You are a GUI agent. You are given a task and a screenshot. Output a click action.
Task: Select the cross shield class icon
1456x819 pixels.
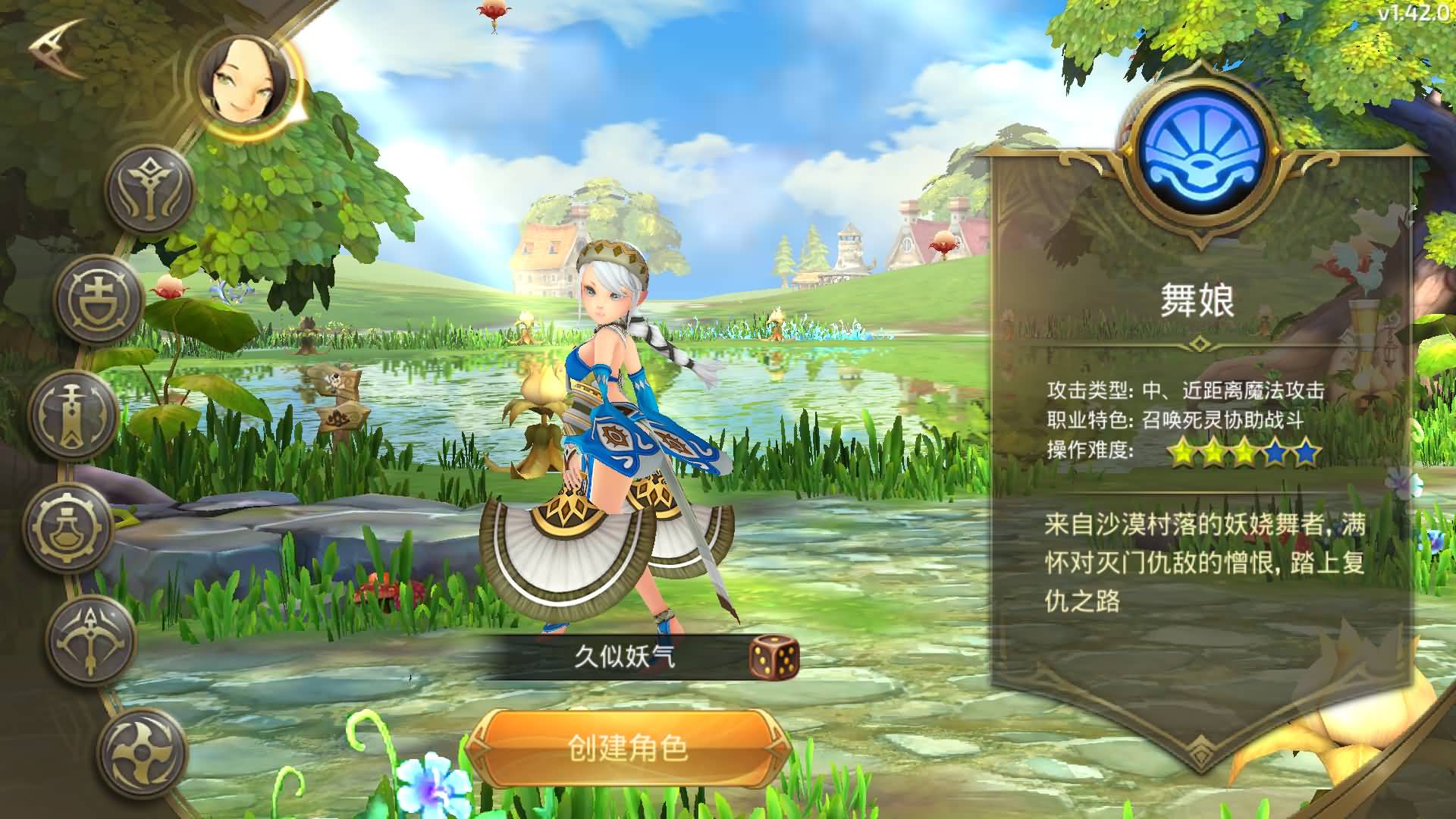point(99,300)
